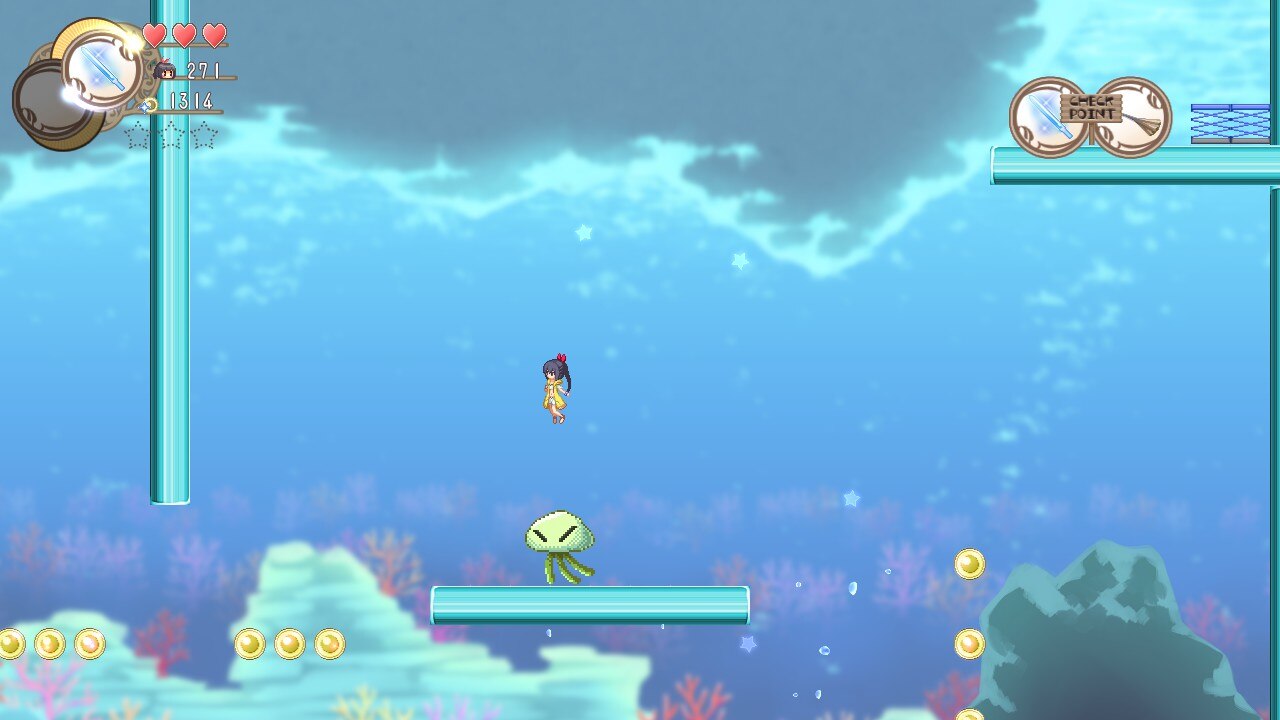
Task: Click the third heart in the health display
Action: pyautogui.click(x=214, y=34)
